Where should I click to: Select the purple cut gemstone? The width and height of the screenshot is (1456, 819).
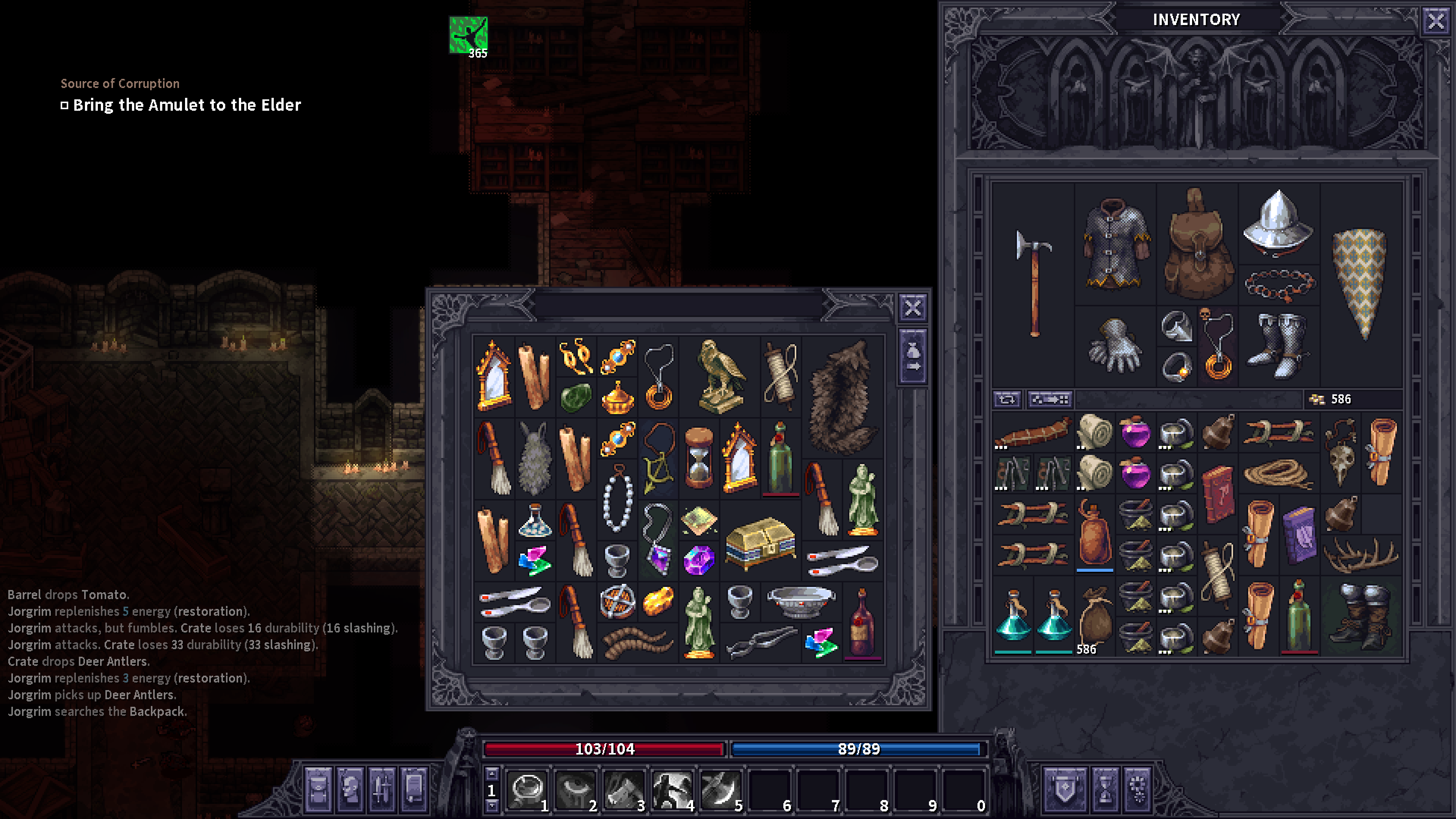698,560
